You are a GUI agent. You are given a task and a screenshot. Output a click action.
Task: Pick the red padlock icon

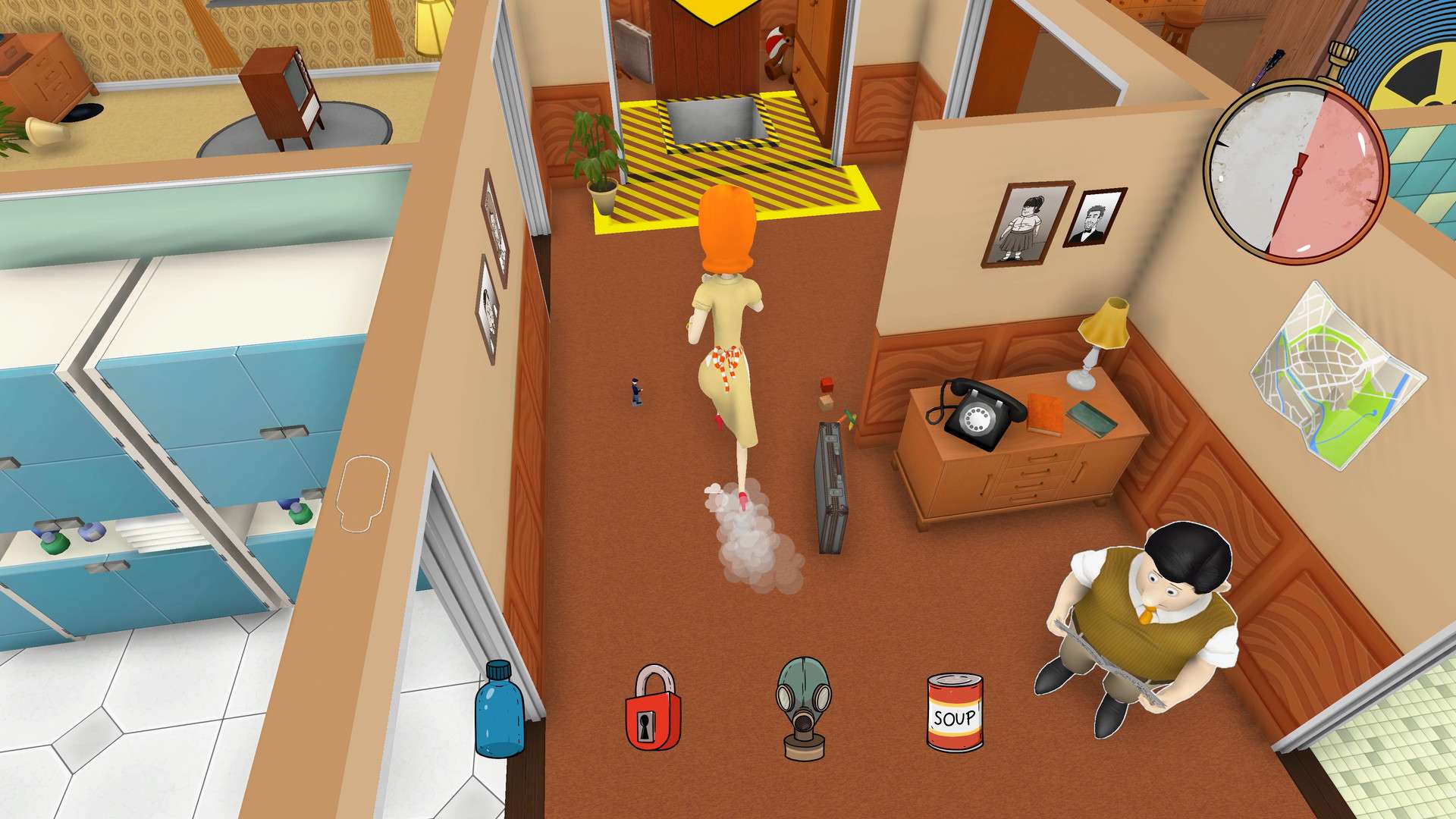pyautogui.click(x=652, y=710)
